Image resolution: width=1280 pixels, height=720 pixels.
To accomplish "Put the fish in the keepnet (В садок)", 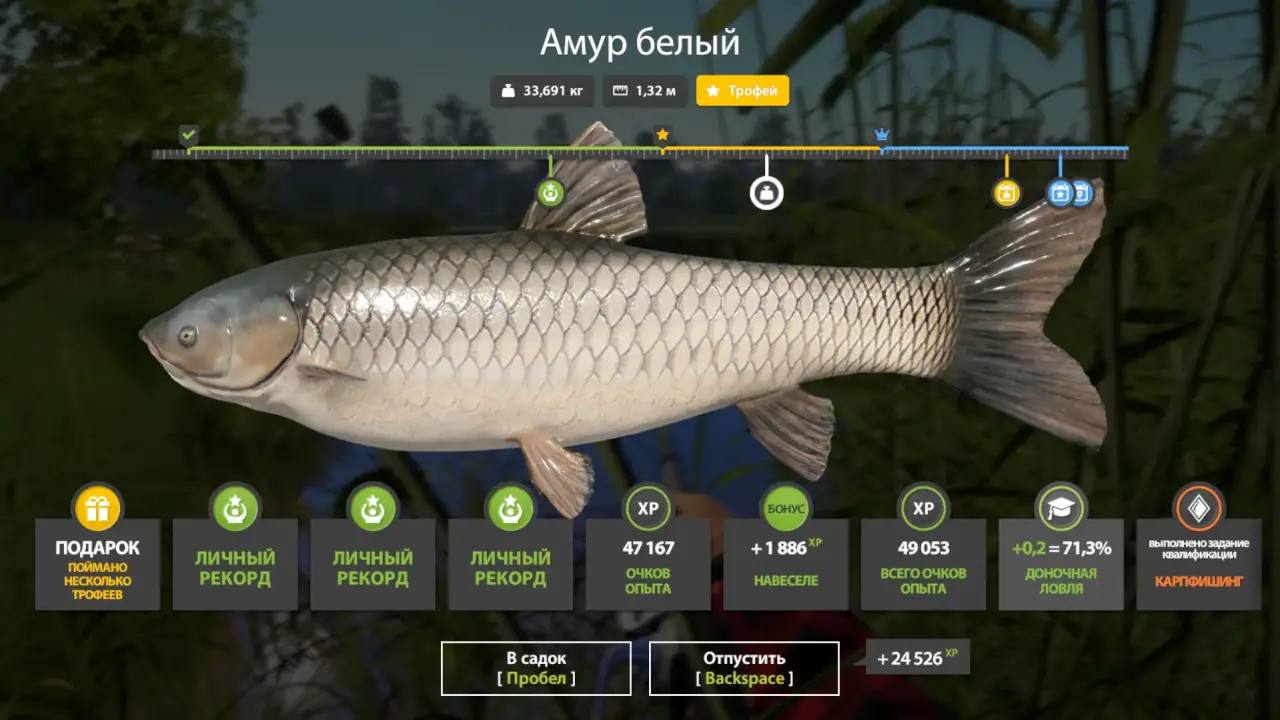I will tap(536, 668).
